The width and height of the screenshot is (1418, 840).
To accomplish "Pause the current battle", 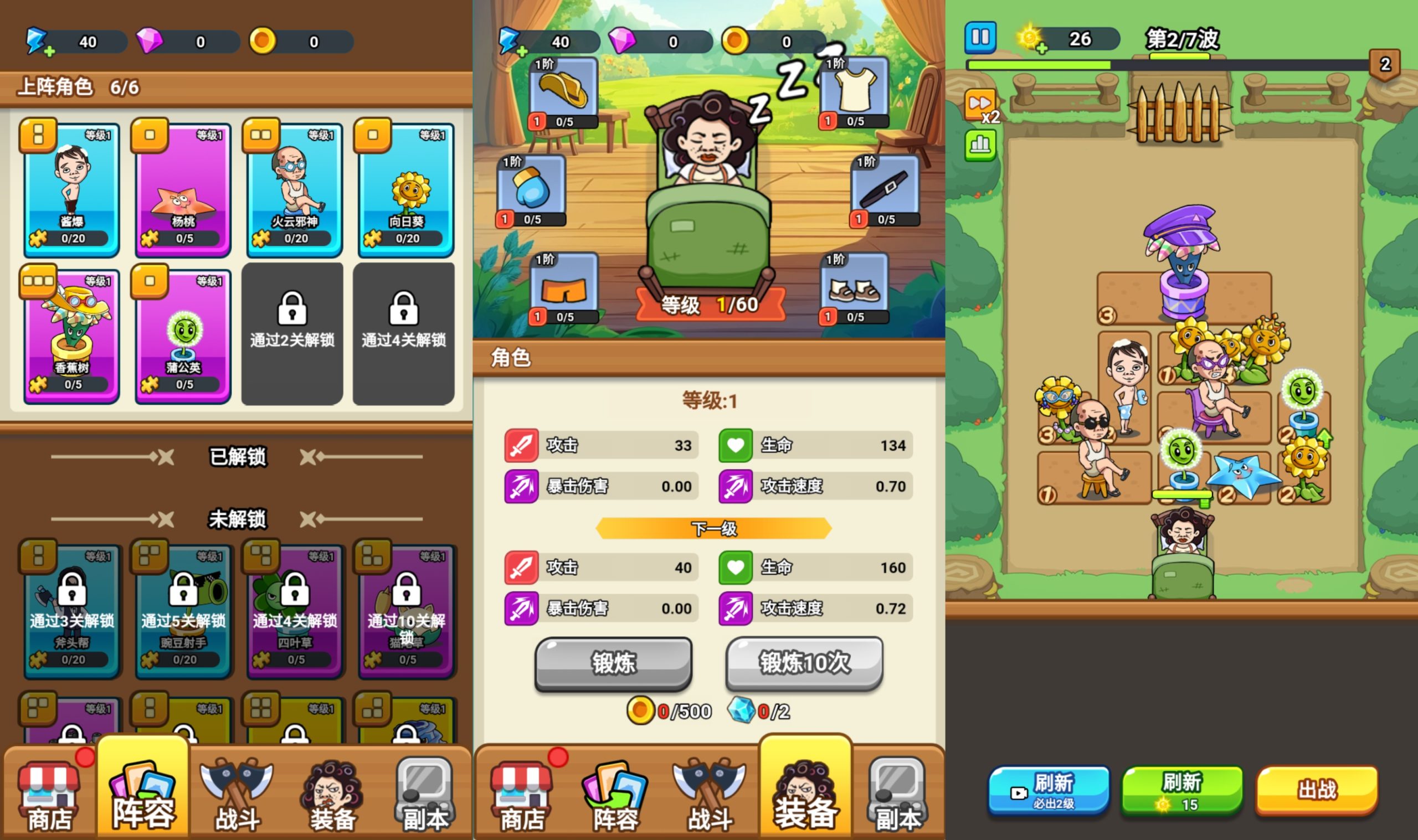I will pyautogui.click(x=980, y=37).
